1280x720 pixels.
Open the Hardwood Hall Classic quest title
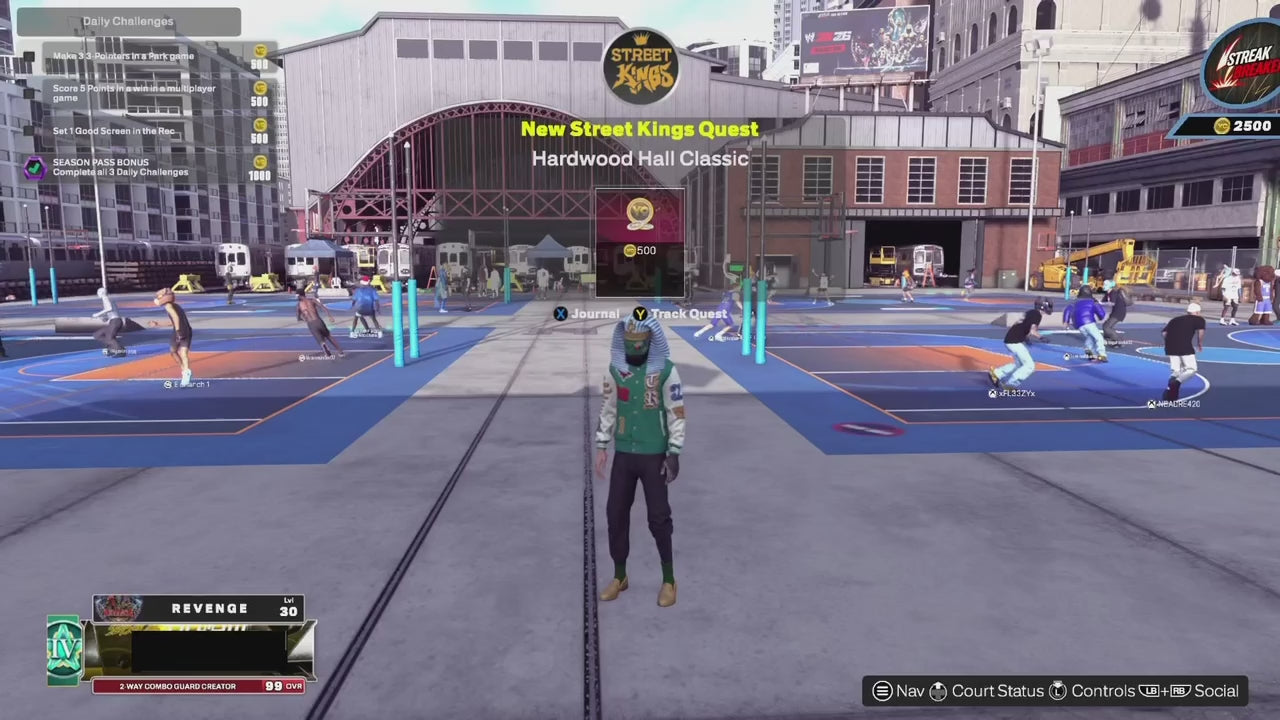coord(640,158)
